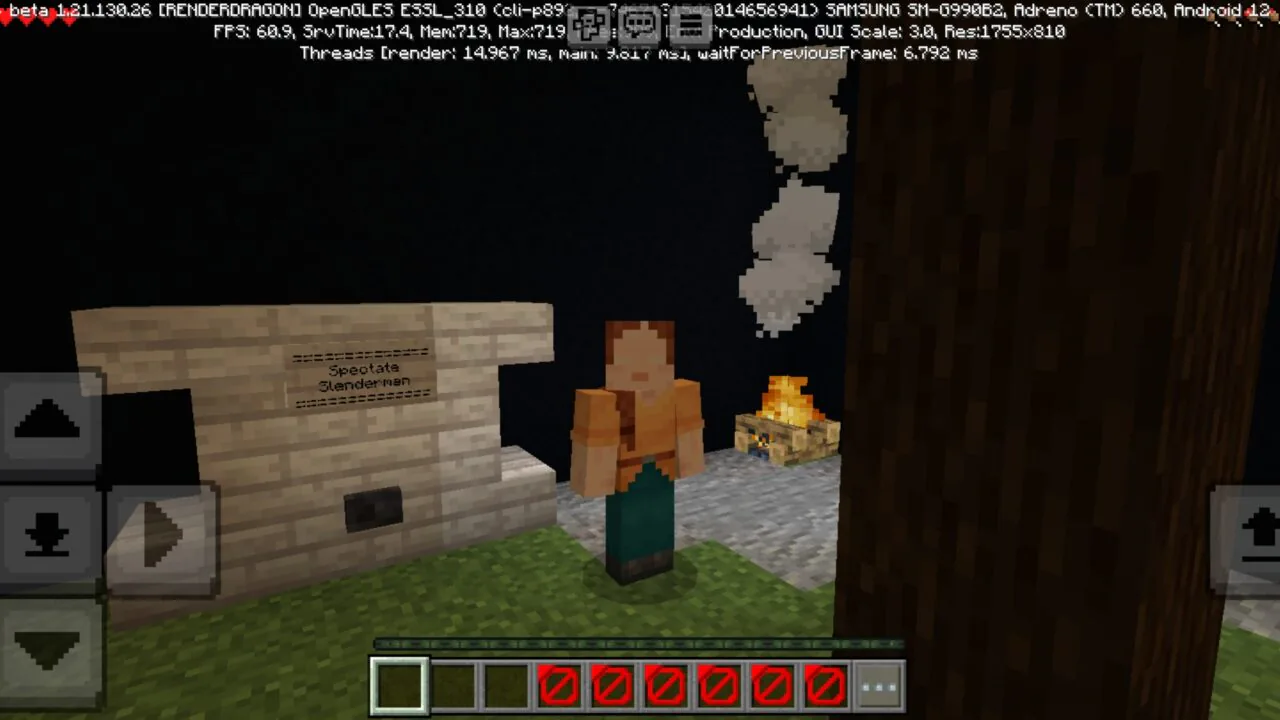Screen dimensions: 1280x720
Task: Tap the descend bar button on the left
Action: tap(45, 535)
